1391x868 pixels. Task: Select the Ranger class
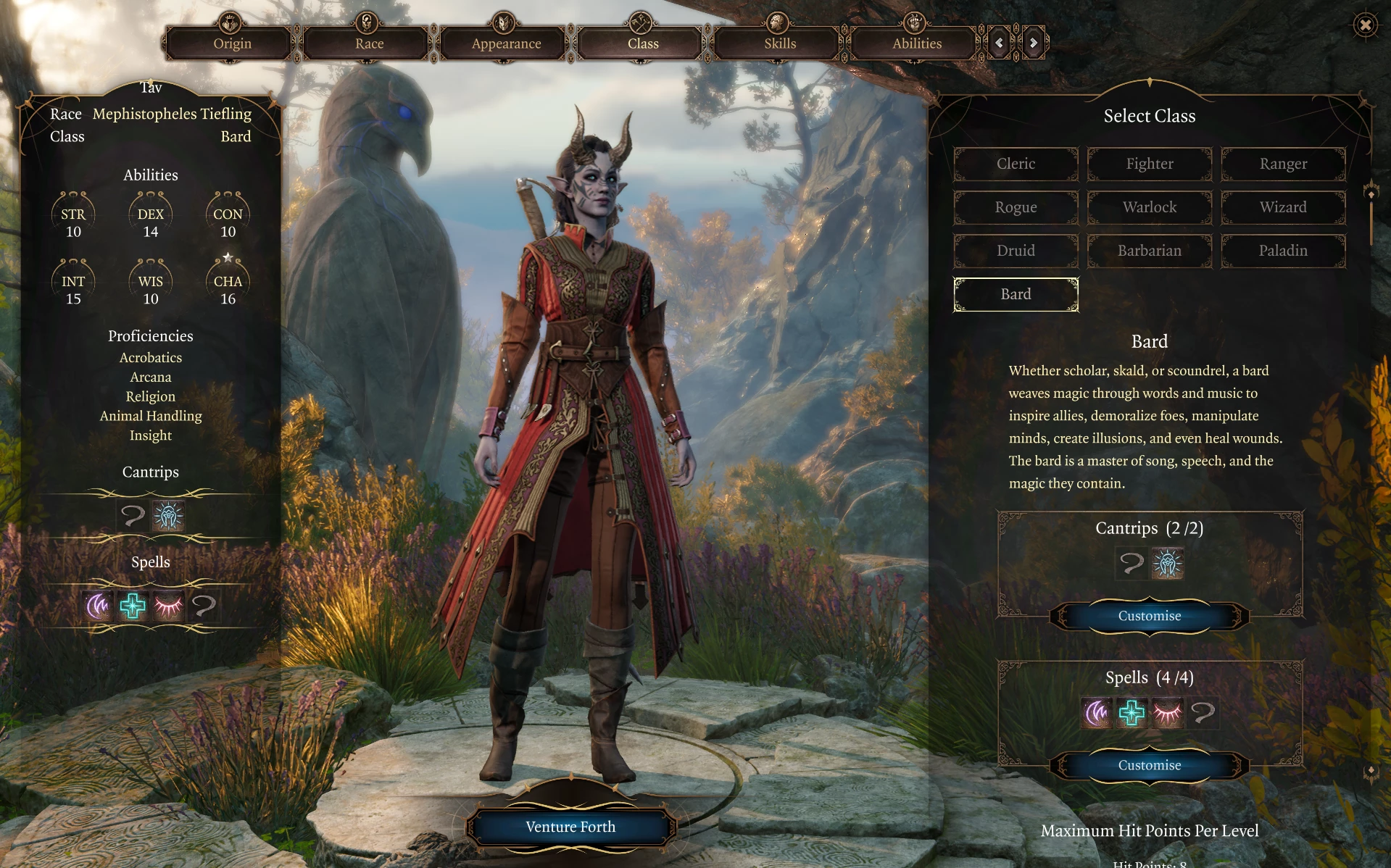click(1283, 164)
